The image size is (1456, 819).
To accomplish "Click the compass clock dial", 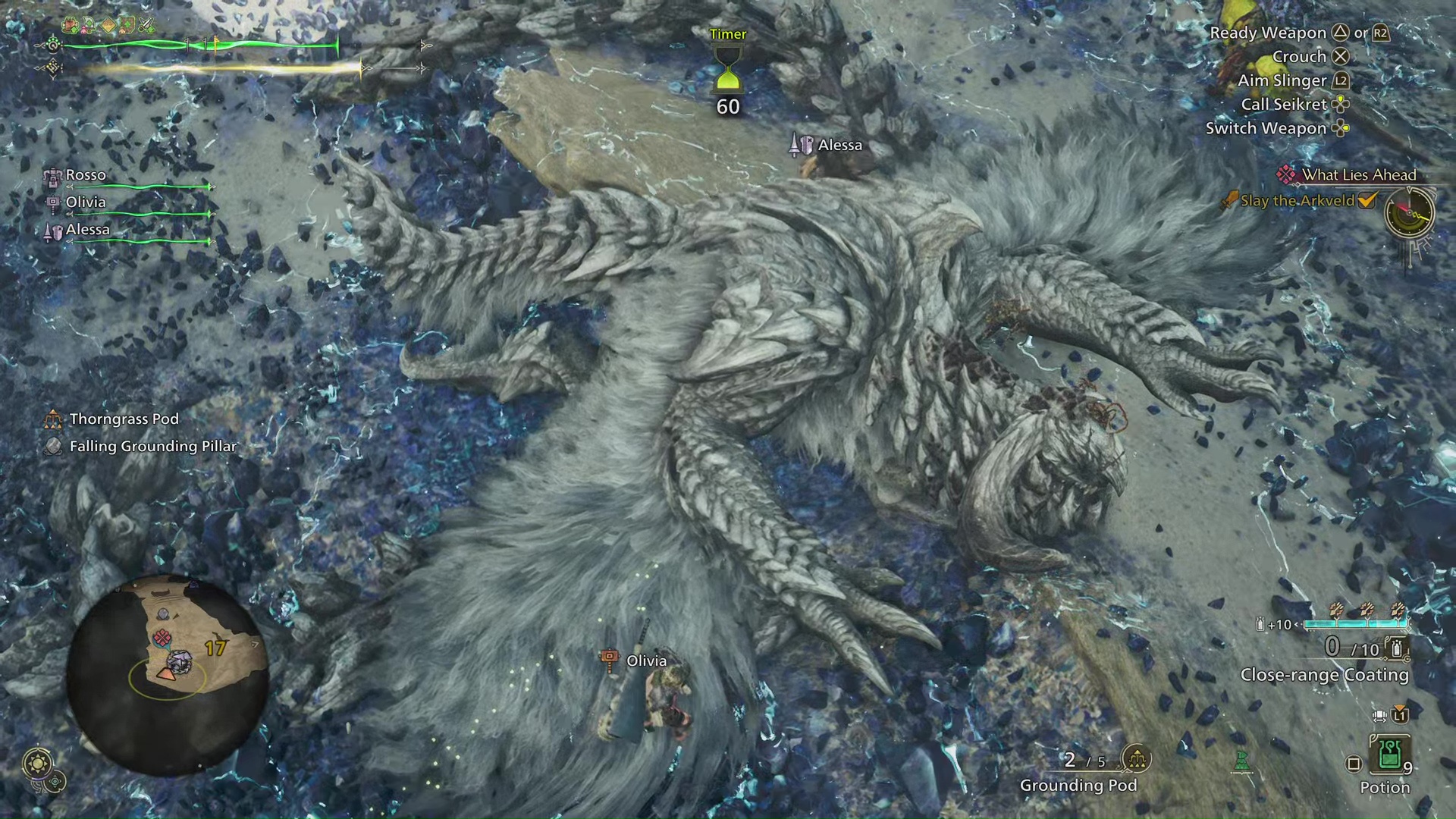I will (x=1410, y=213).
